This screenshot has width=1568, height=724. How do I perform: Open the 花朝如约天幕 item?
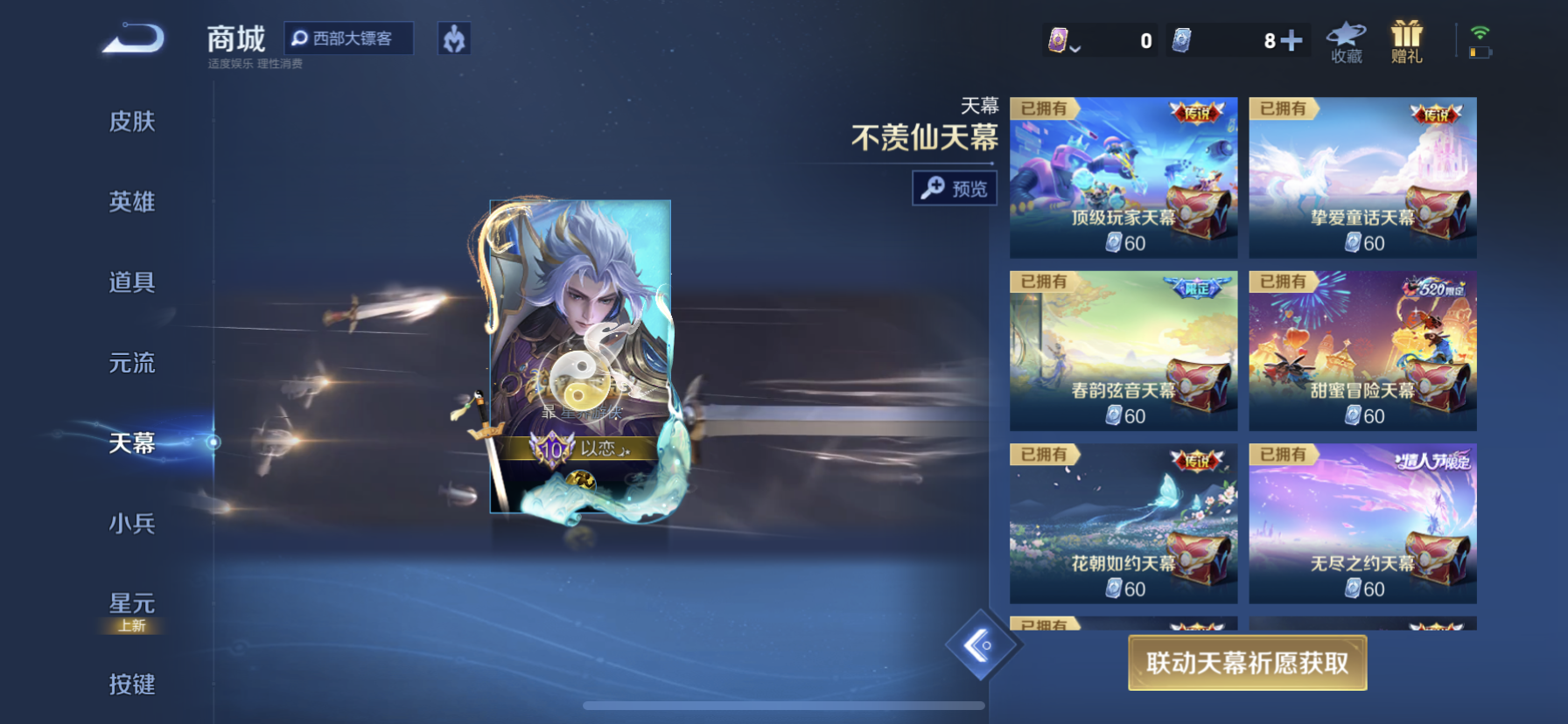(1123, 524)
